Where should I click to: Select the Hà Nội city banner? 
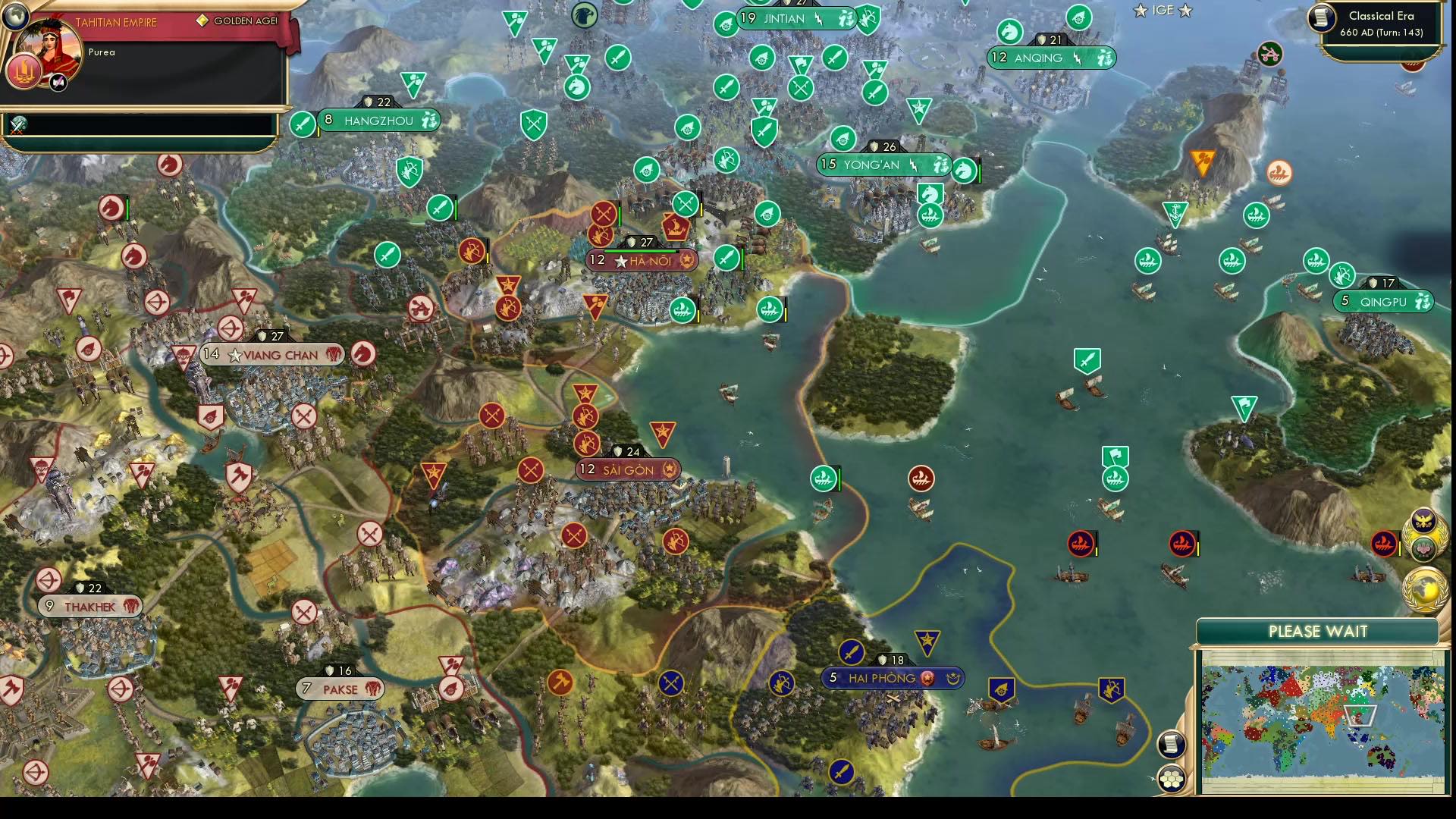pos(641,260)
